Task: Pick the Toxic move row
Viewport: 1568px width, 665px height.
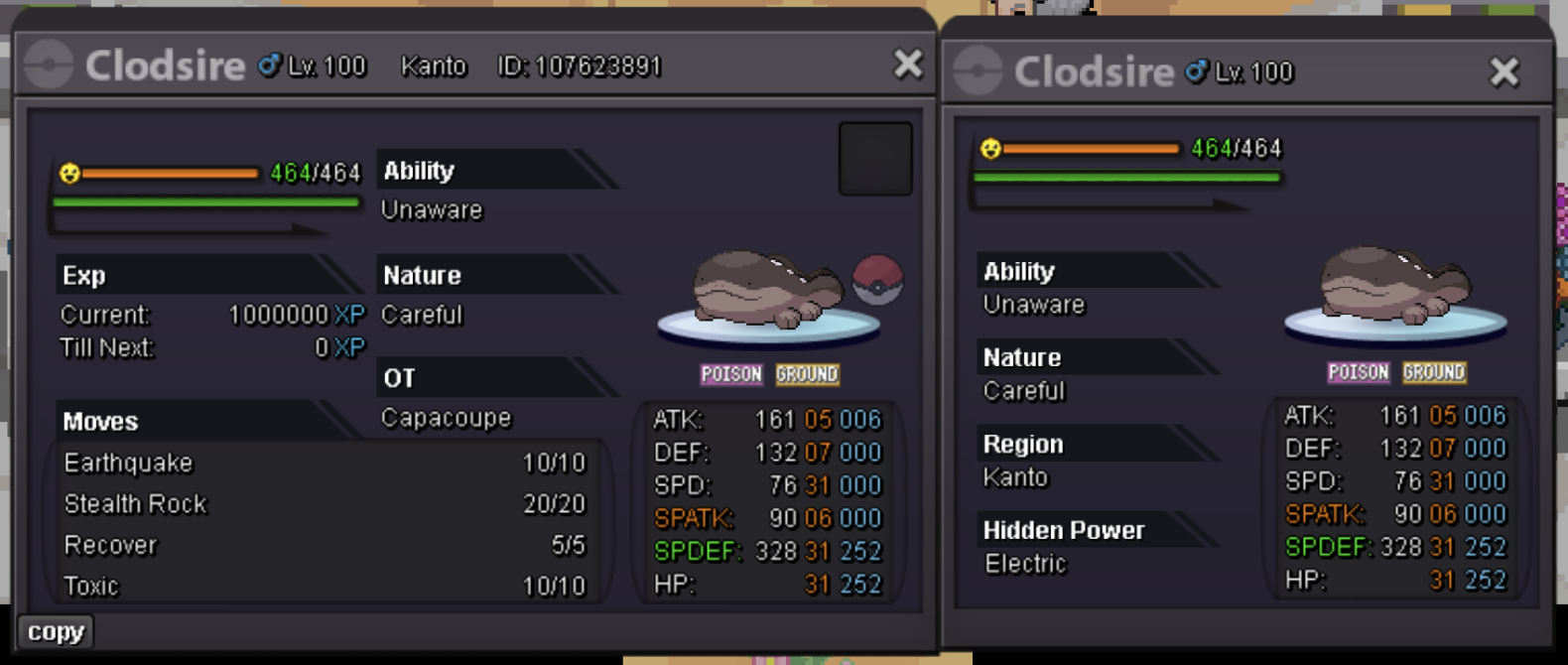Action: click(x=325, y=586)
